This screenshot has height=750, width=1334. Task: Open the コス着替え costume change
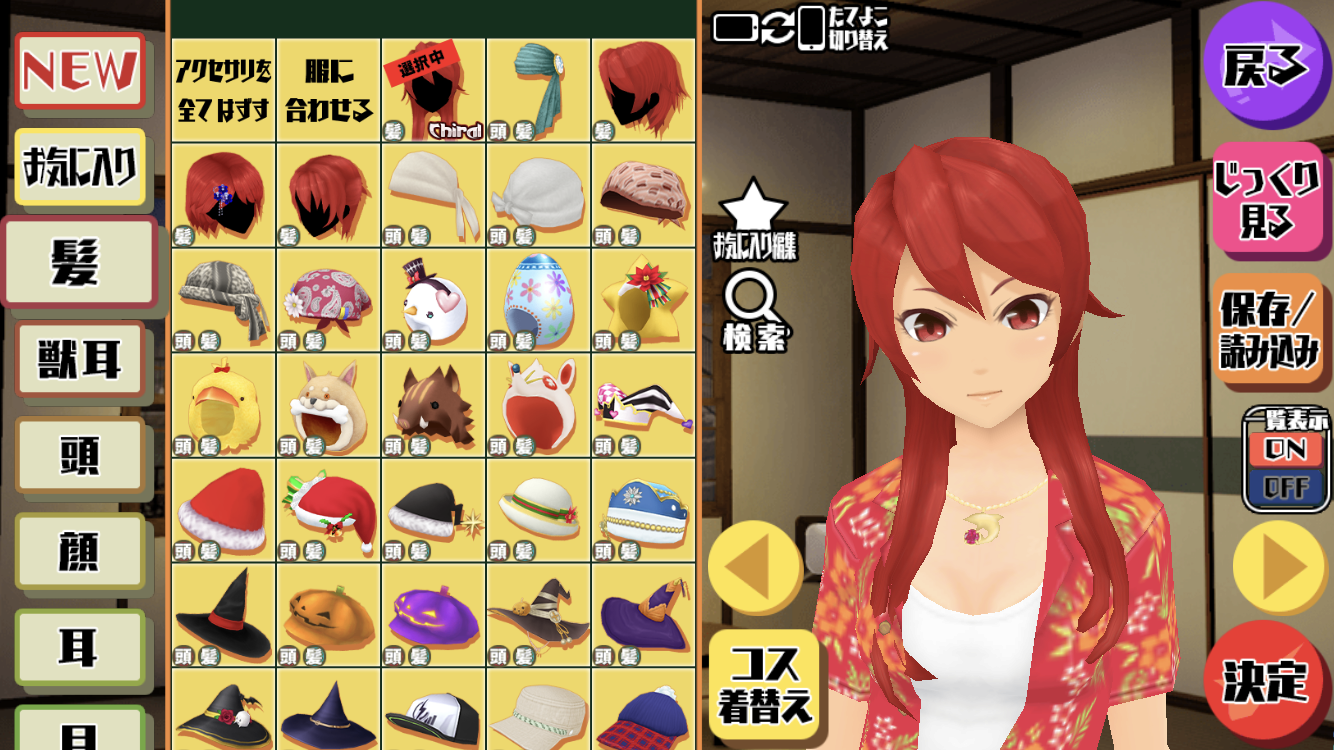pos(766,683)
